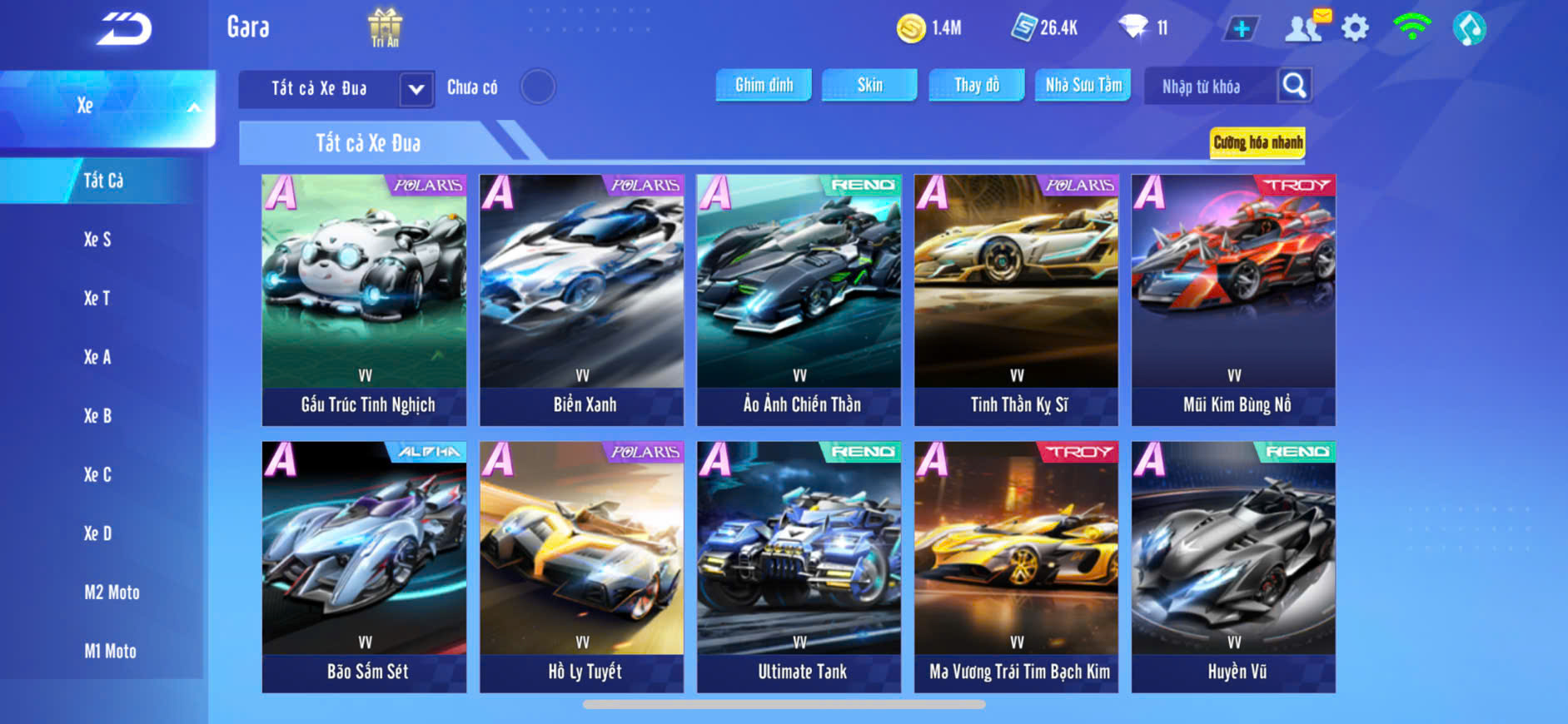The image size is (1568, 724).
Task: Pick the Ultimate Tank car card
Action: click(799, 567)
